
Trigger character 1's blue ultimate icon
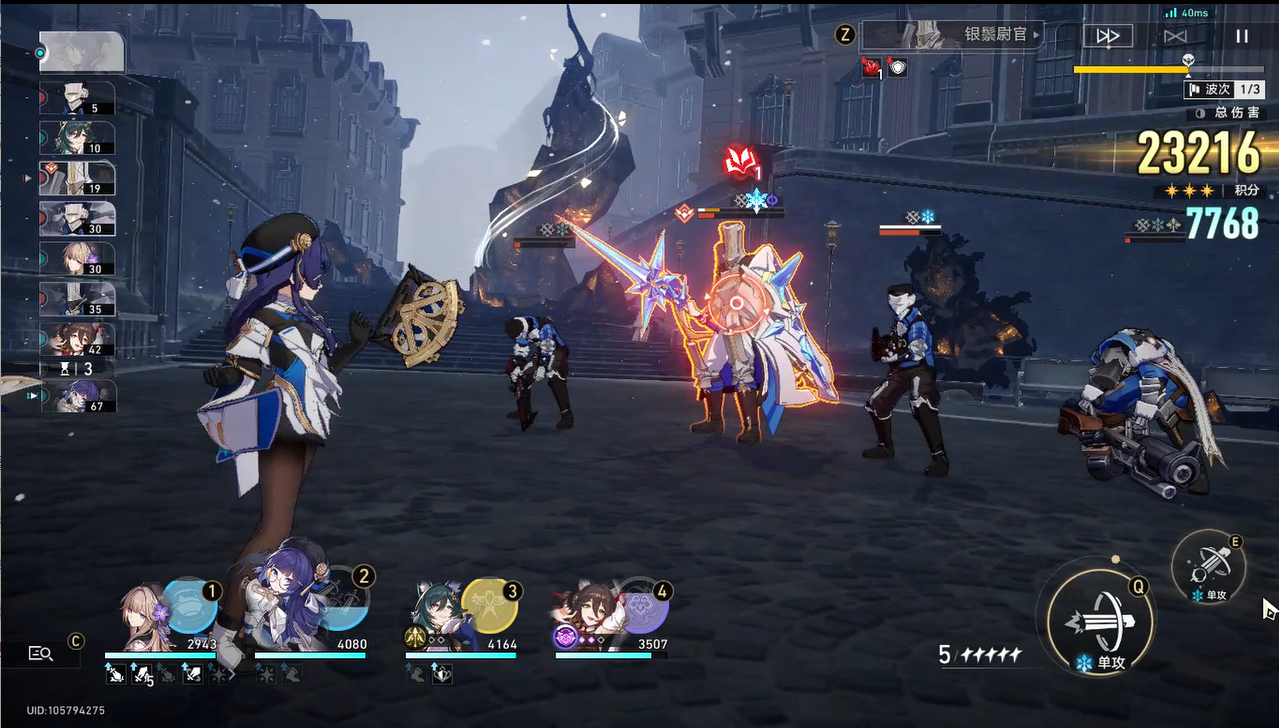point(190,604)
